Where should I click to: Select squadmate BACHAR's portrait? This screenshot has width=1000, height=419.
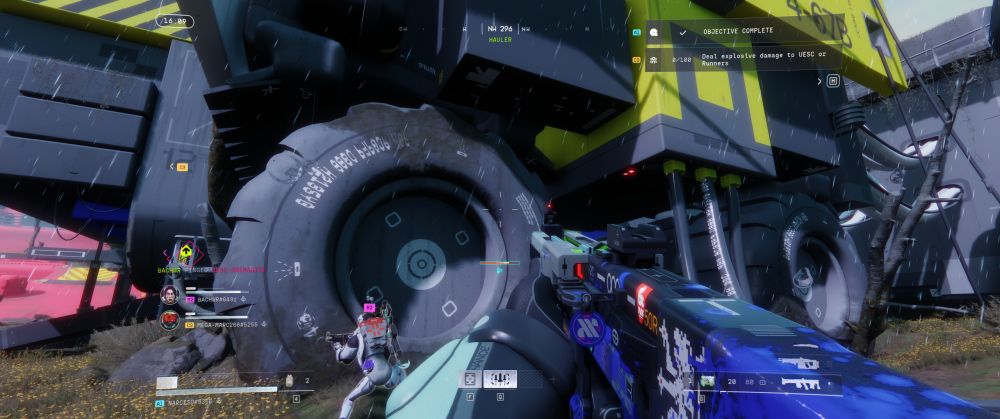(x=169, y=295)
